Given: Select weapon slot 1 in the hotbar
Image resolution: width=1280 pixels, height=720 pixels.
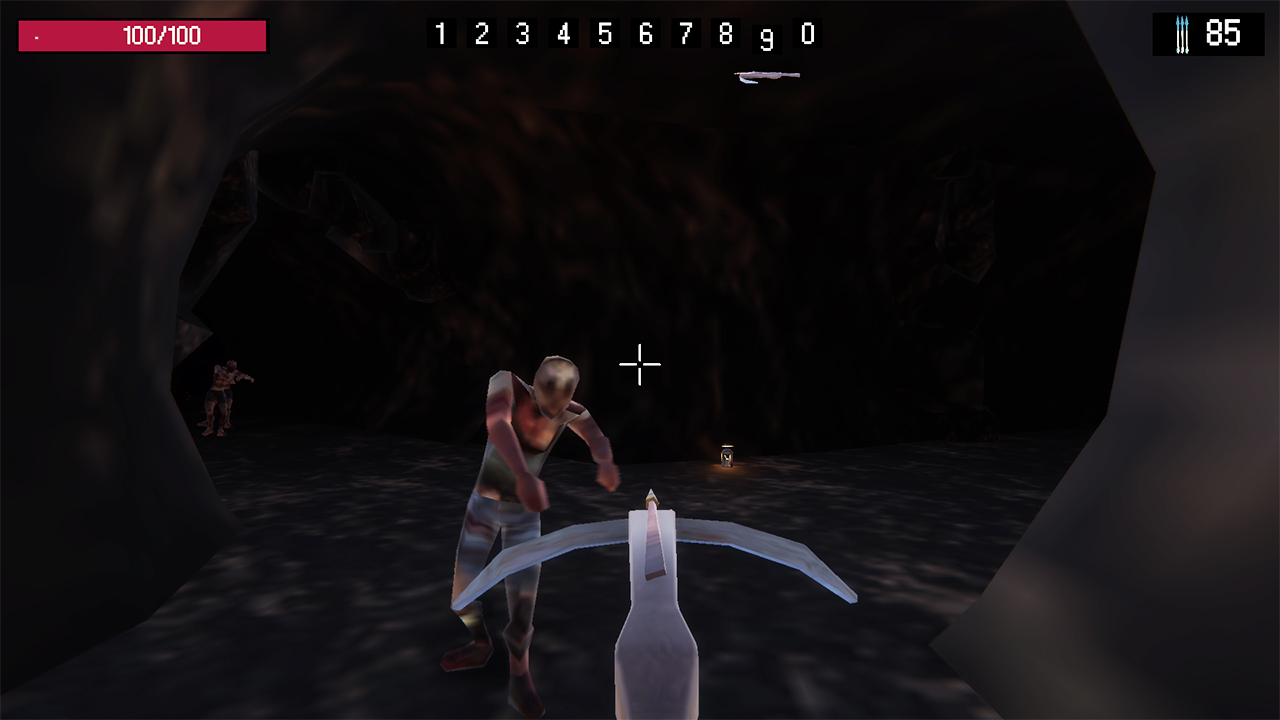Looking at the screenshot, I should [440, 33].
